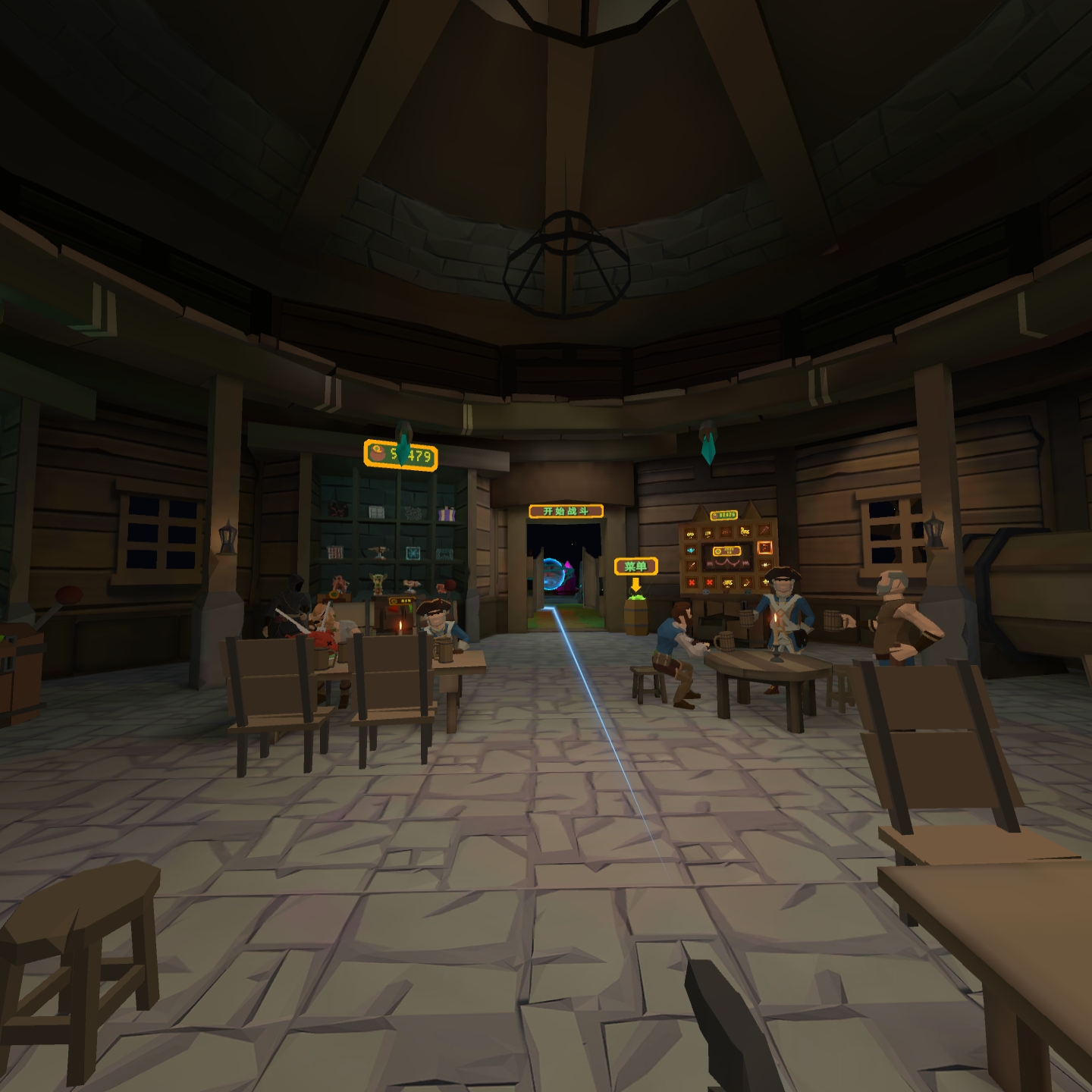Click the second red X locked slot
Image resolution: width=1092 pixels, height=1092 pixels.
(x=710, y=582)
